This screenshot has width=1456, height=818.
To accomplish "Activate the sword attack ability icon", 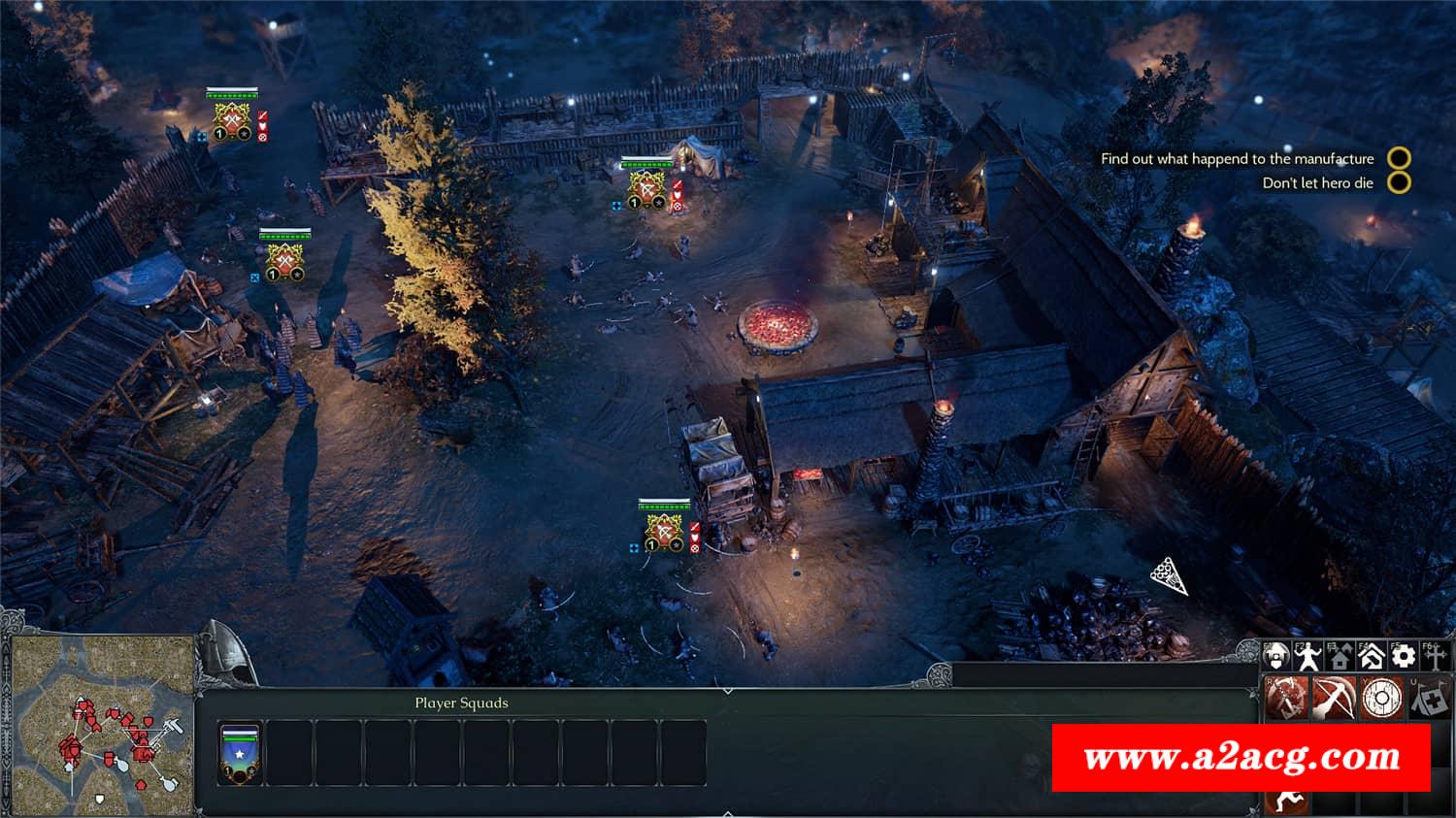I will (1287, 698).
